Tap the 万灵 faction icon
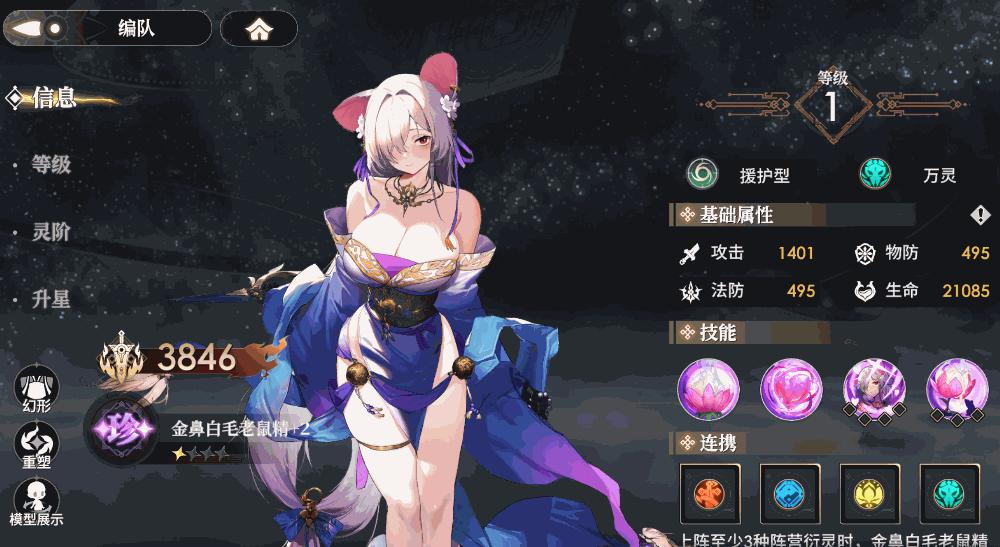1000x547 pixels. click(x=876, y=175)
